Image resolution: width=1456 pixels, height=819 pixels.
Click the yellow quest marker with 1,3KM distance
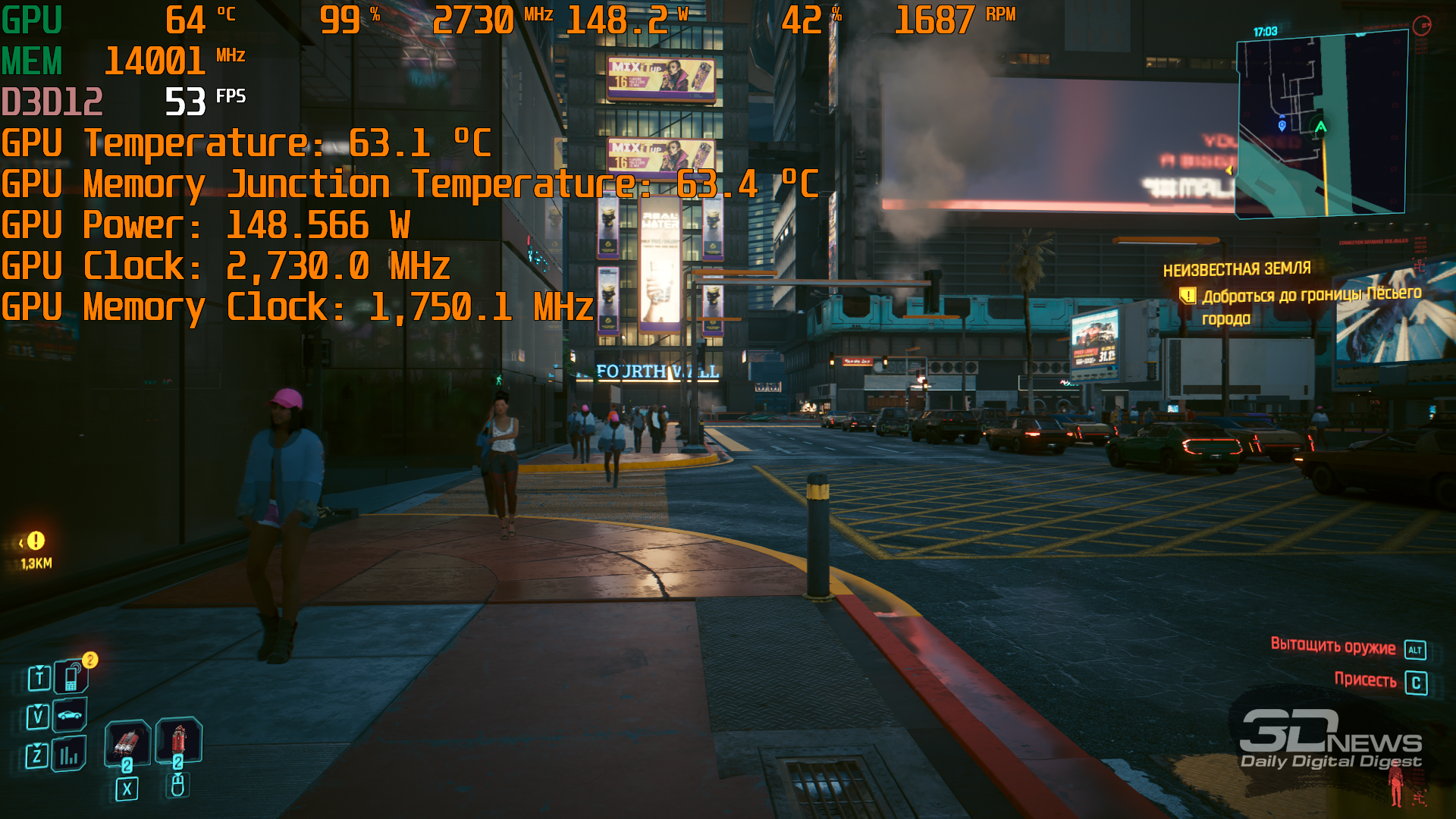[x=36, y=541]
